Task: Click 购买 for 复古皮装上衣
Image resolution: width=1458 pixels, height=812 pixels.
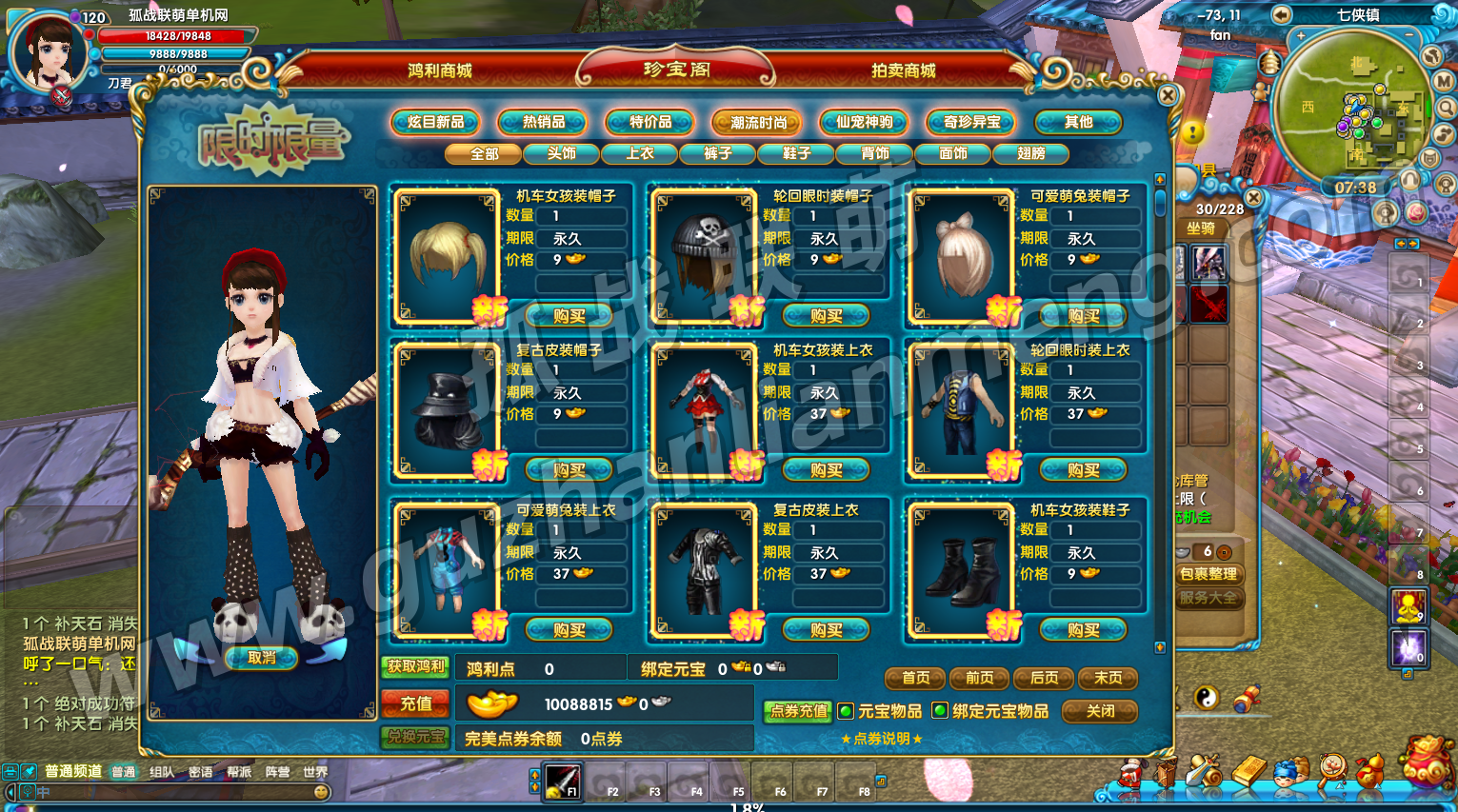Action: (x=826, y=630)
